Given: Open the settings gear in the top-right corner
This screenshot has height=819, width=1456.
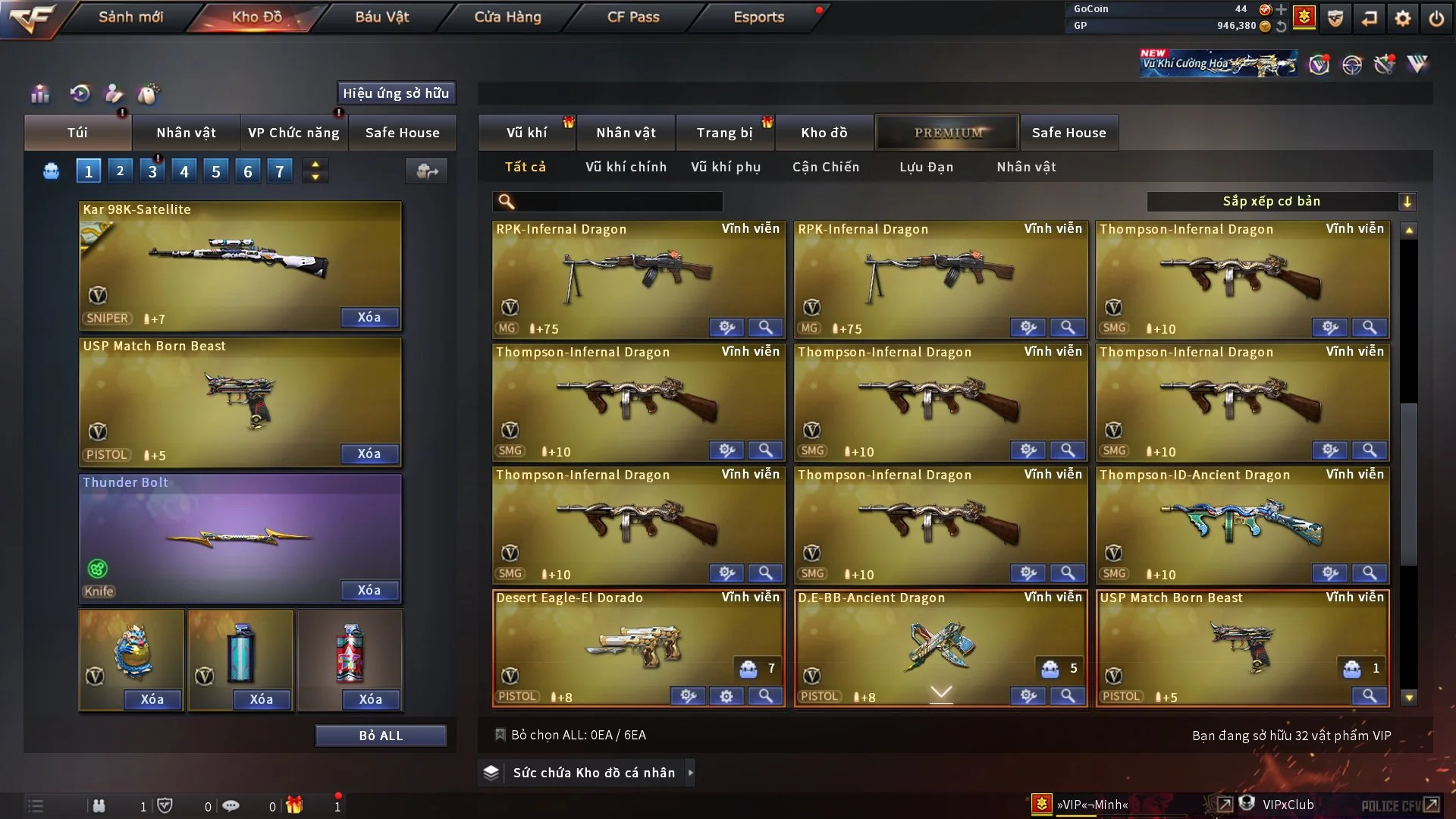Looking at the screenshot, I should (1402, 17).
